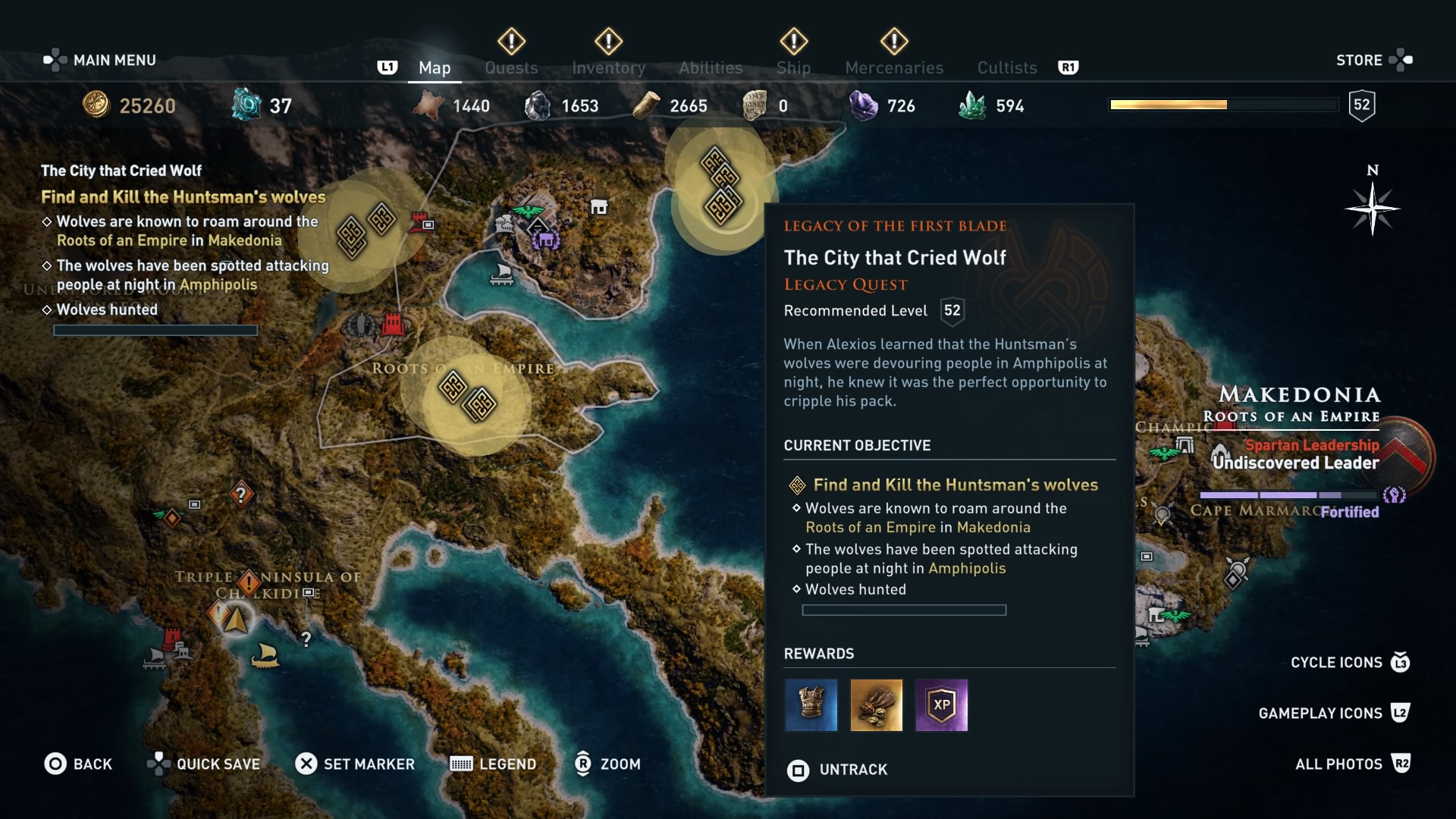Open the map Legend

(x=493, y=764)
